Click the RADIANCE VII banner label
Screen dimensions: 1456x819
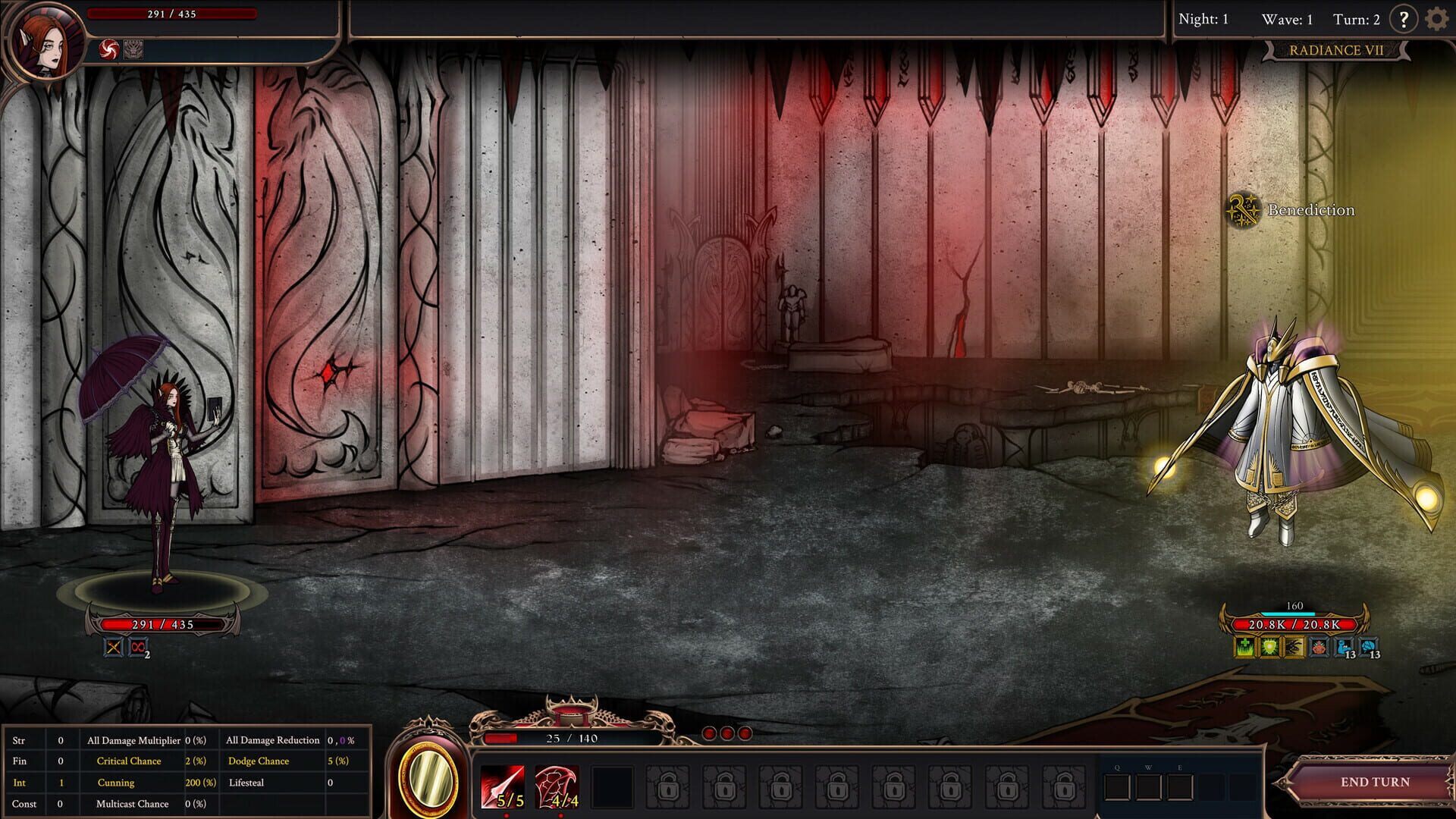(x=1338, y=49)
